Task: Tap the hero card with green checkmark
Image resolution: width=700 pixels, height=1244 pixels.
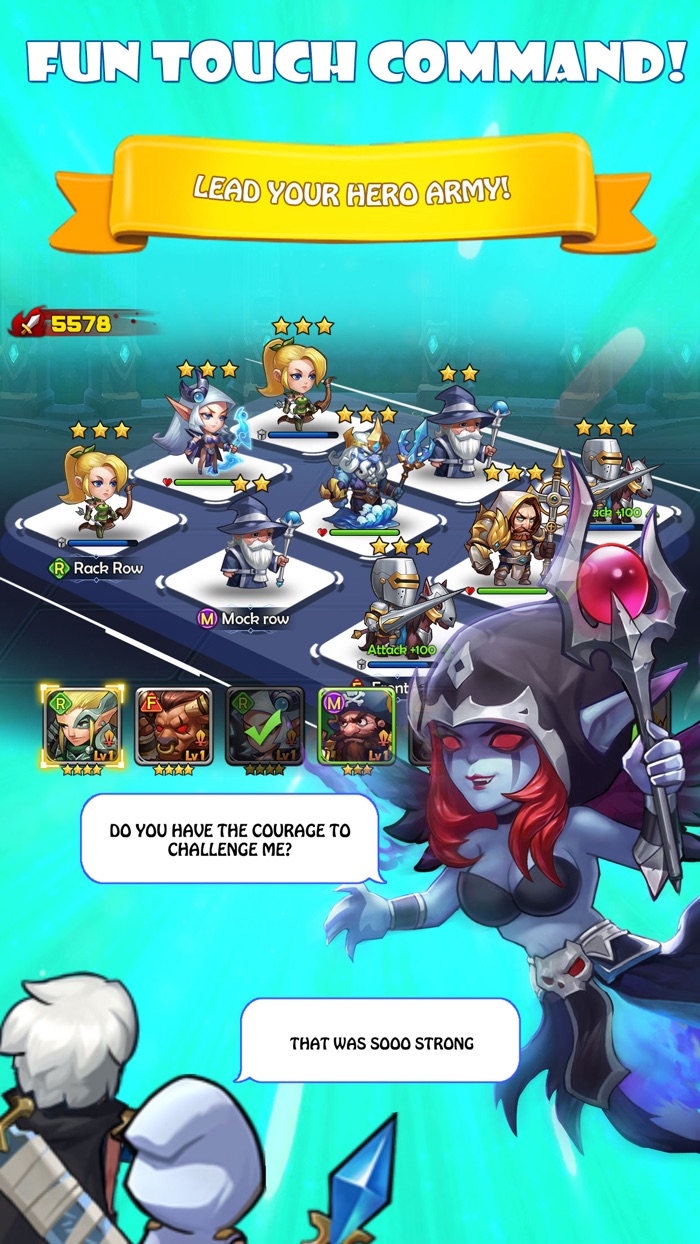Action: (x=265, y=724)
